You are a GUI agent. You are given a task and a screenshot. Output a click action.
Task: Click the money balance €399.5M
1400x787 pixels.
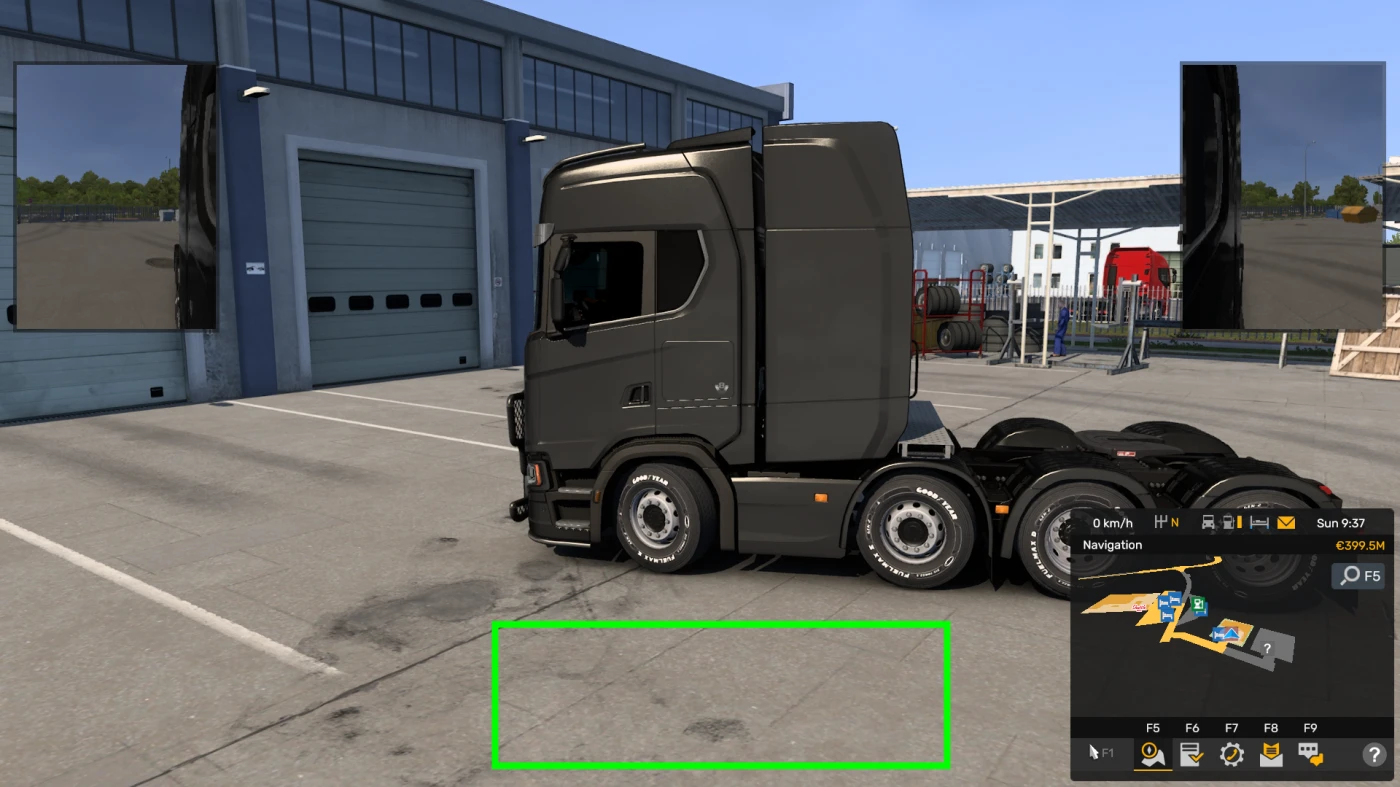click(1359, 545)
